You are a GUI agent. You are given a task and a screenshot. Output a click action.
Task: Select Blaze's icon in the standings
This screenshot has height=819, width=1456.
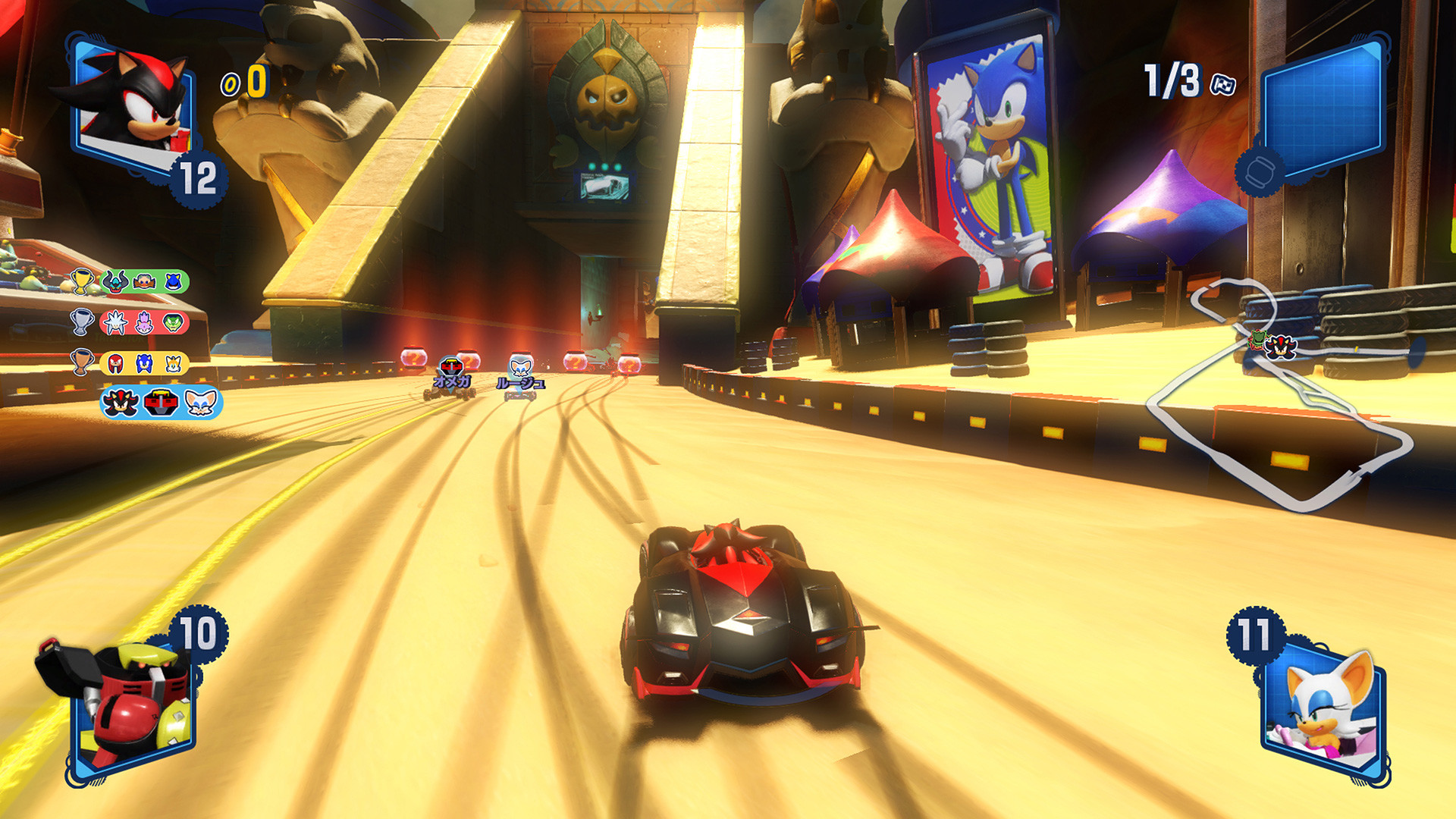pos(143,322)
